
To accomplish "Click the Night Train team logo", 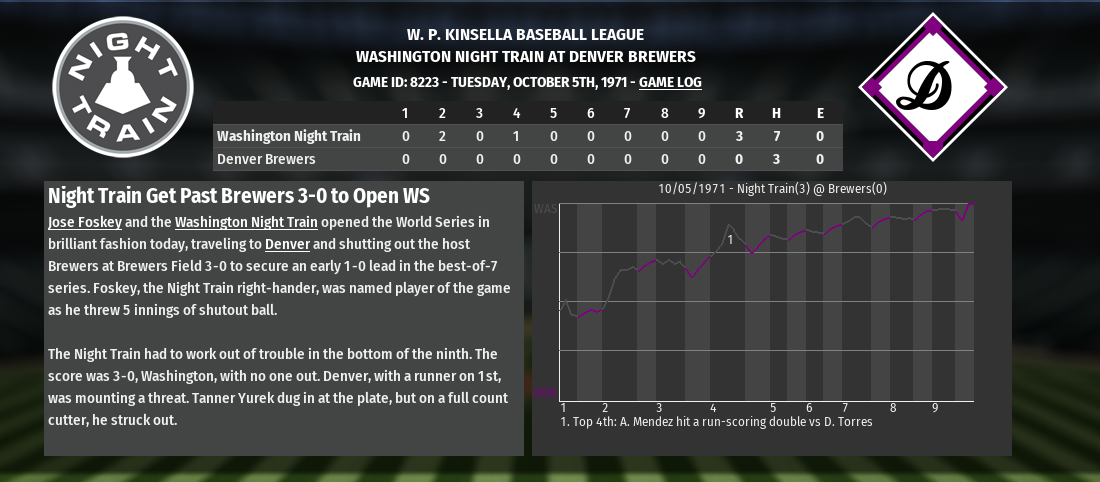I will coord(123,87).
